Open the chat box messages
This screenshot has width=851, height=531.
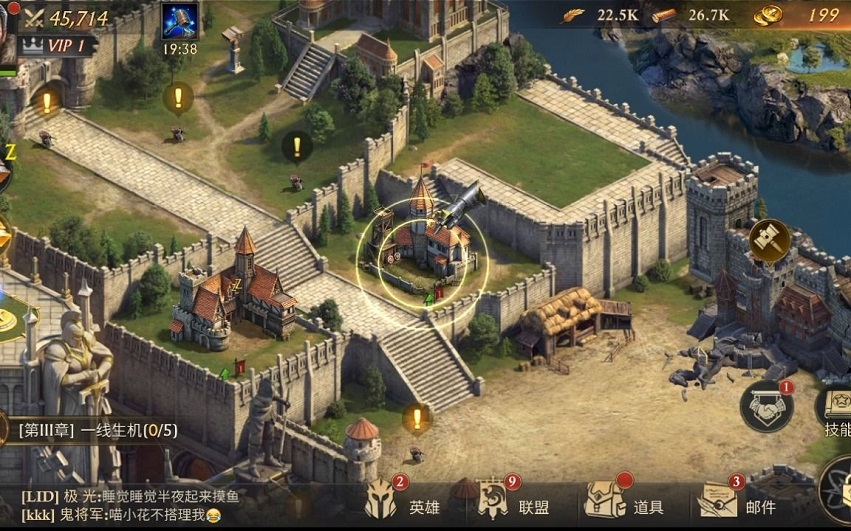pos(150,505)
